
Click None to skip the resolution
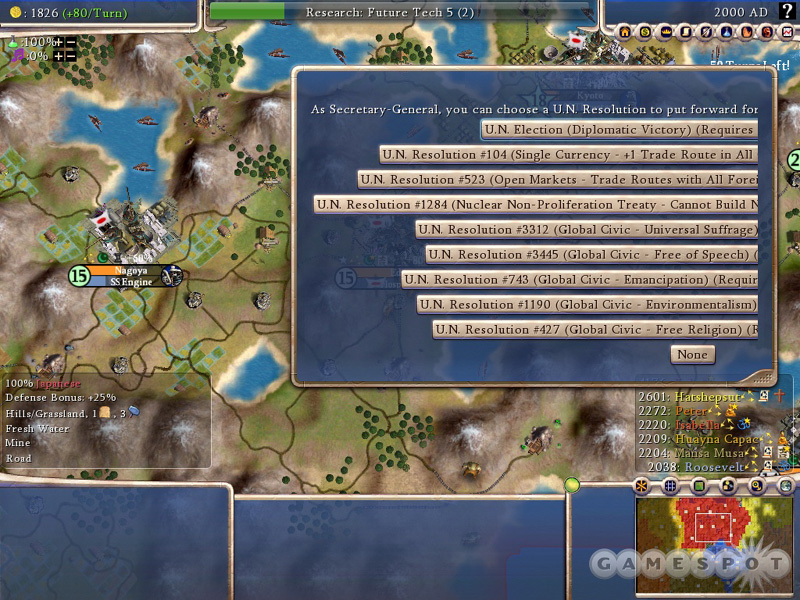coord(691,354)
